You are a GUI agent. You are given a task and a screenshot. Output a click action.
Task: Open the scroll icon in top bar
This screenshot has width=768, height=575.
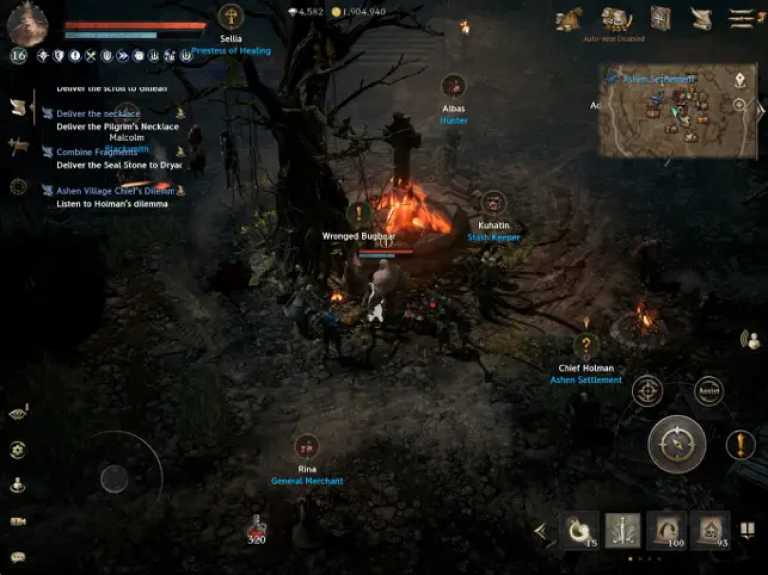(x=701, y=18)
